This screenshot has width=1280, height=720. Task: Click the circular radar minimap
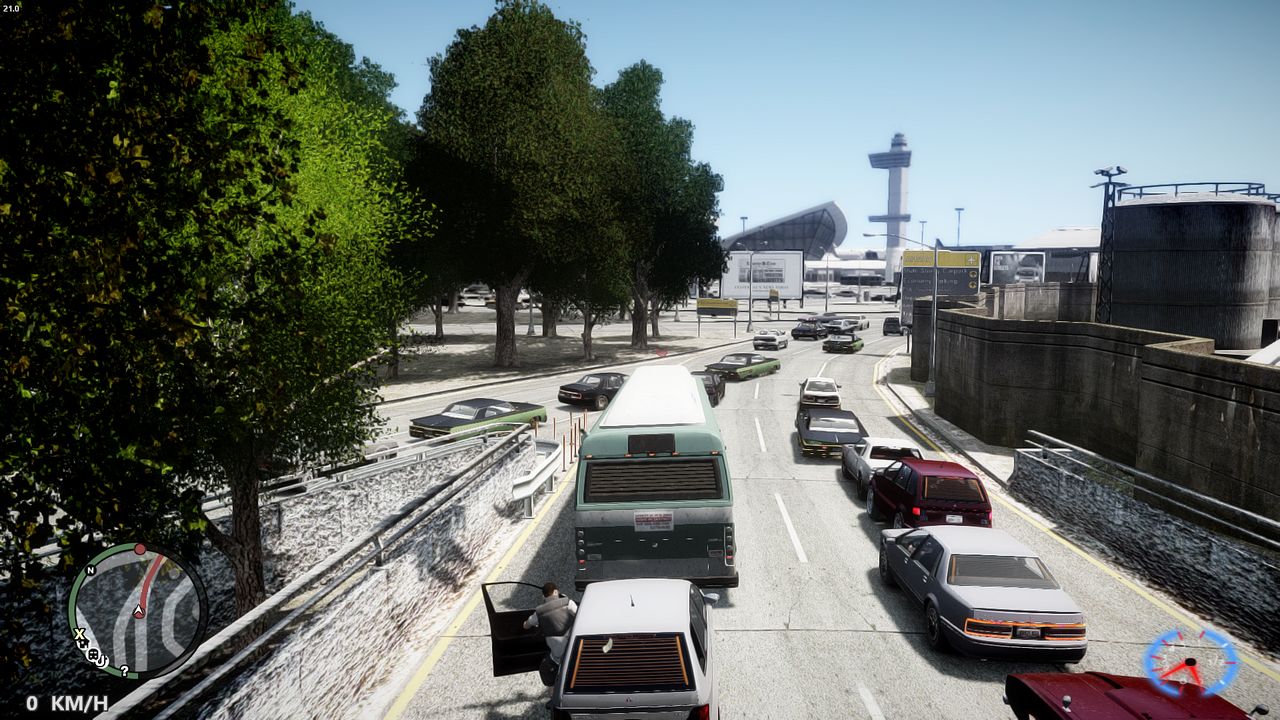click(x=138, y=611)
